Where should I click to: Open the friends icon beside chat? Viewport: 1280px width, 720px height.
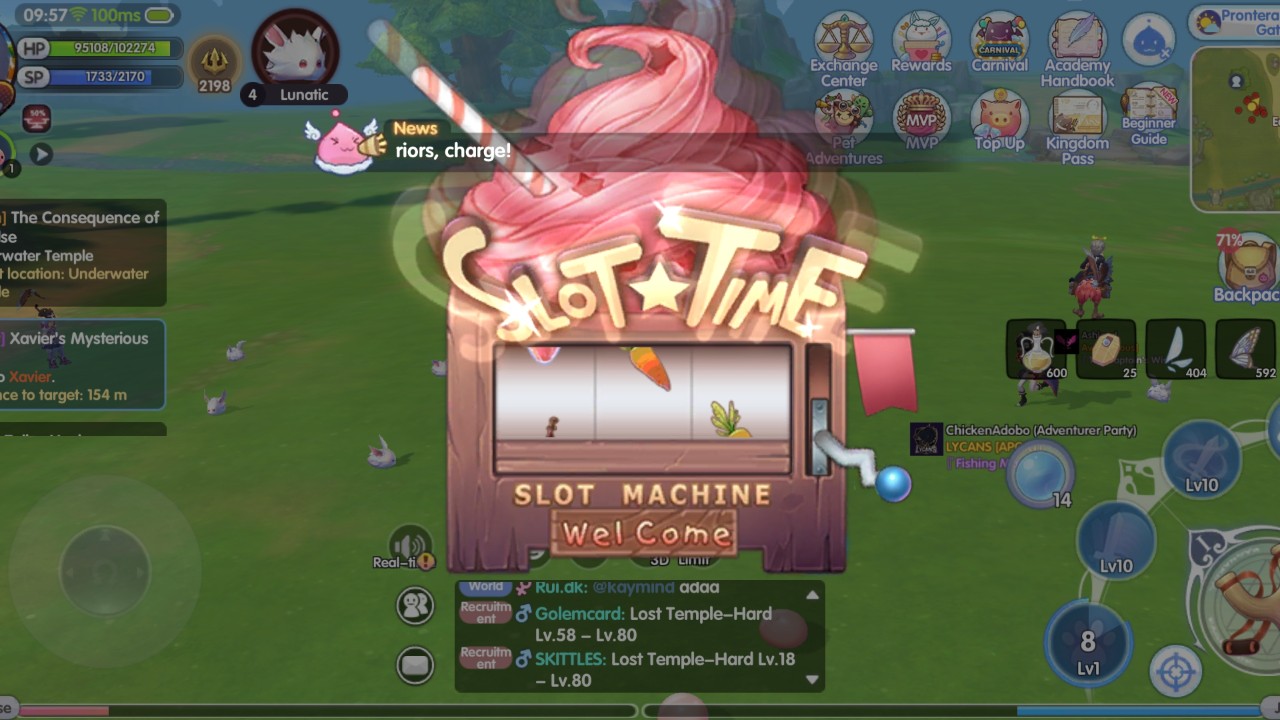(x=415, y=605)
